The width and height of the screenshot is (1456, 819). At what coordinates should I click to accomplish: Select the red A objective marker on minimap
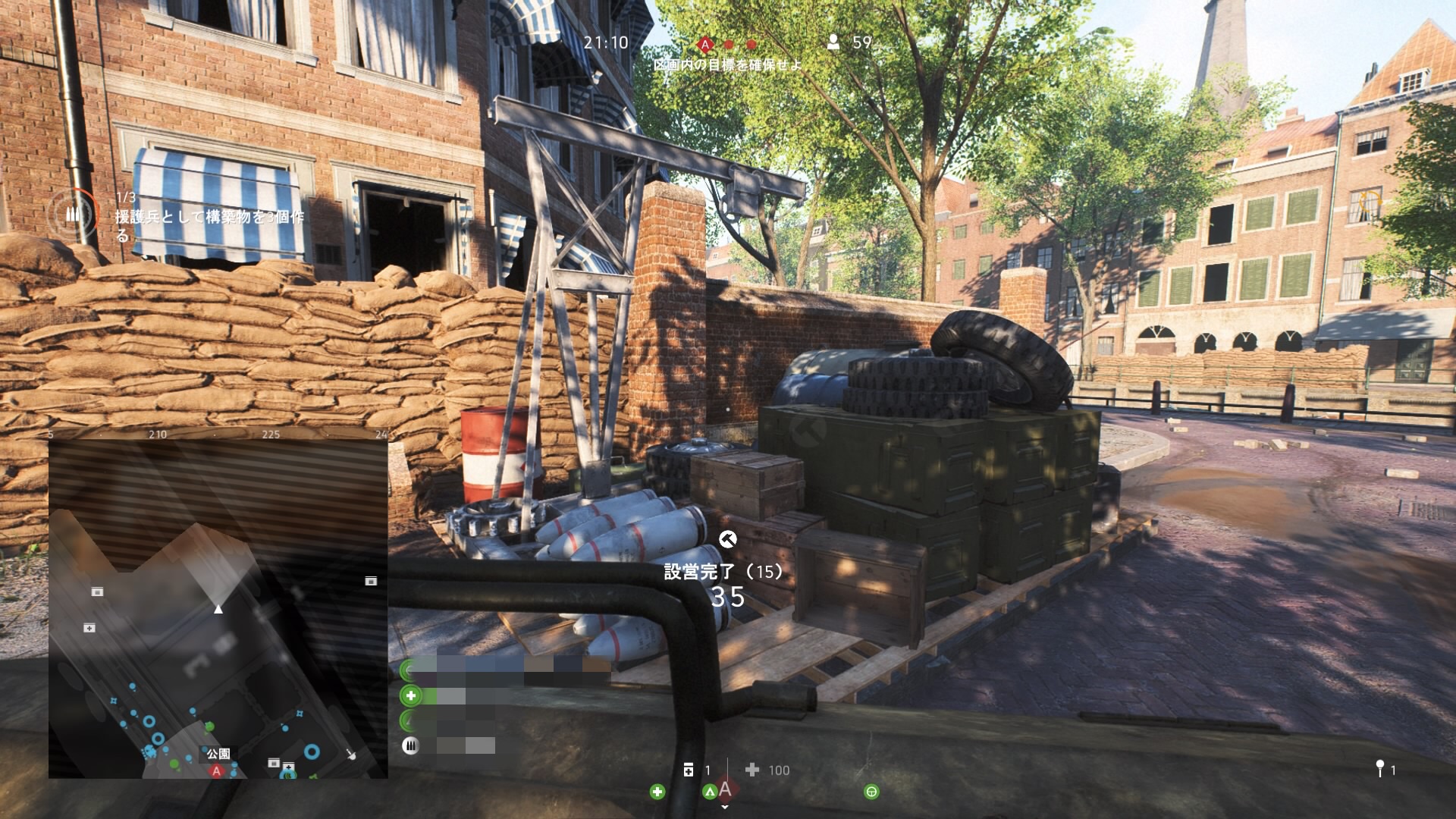217,770
